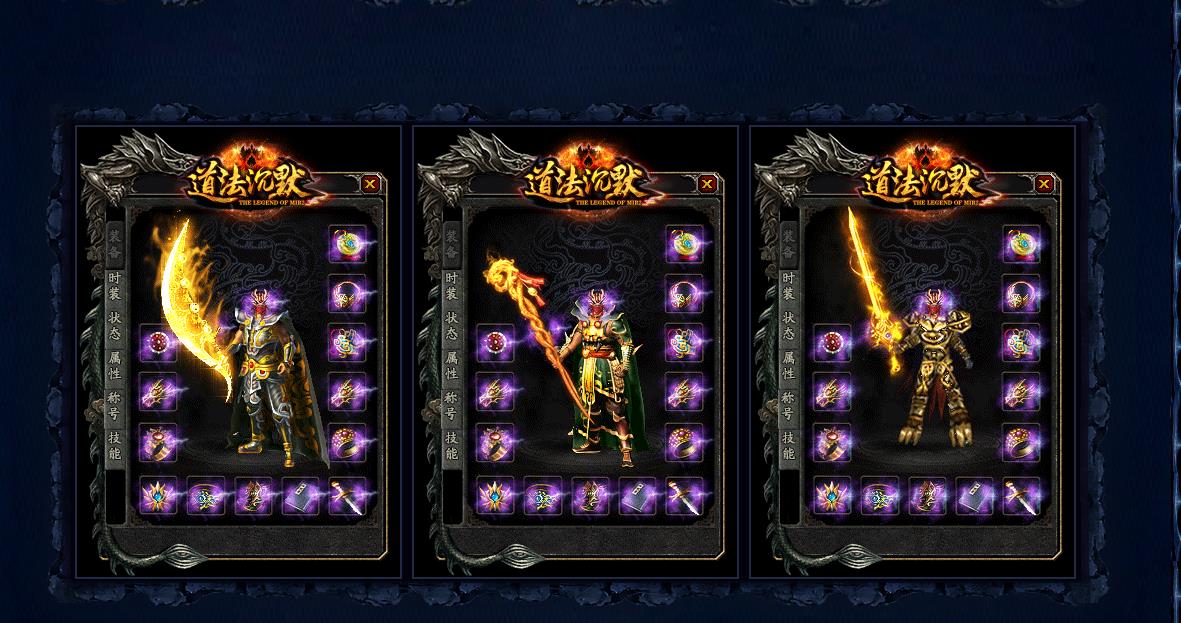Select 属性 tab in golden armor panel

(789, 365)
